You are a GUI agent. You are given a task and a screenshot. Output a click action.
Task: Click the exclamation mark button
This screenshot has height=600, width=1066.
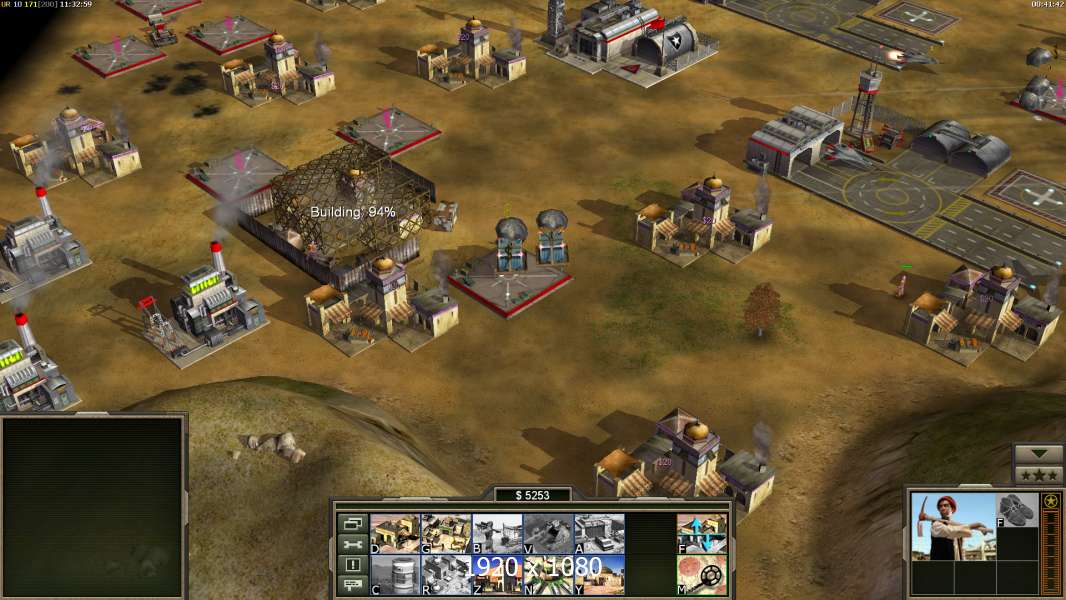[x=352, y=565]
